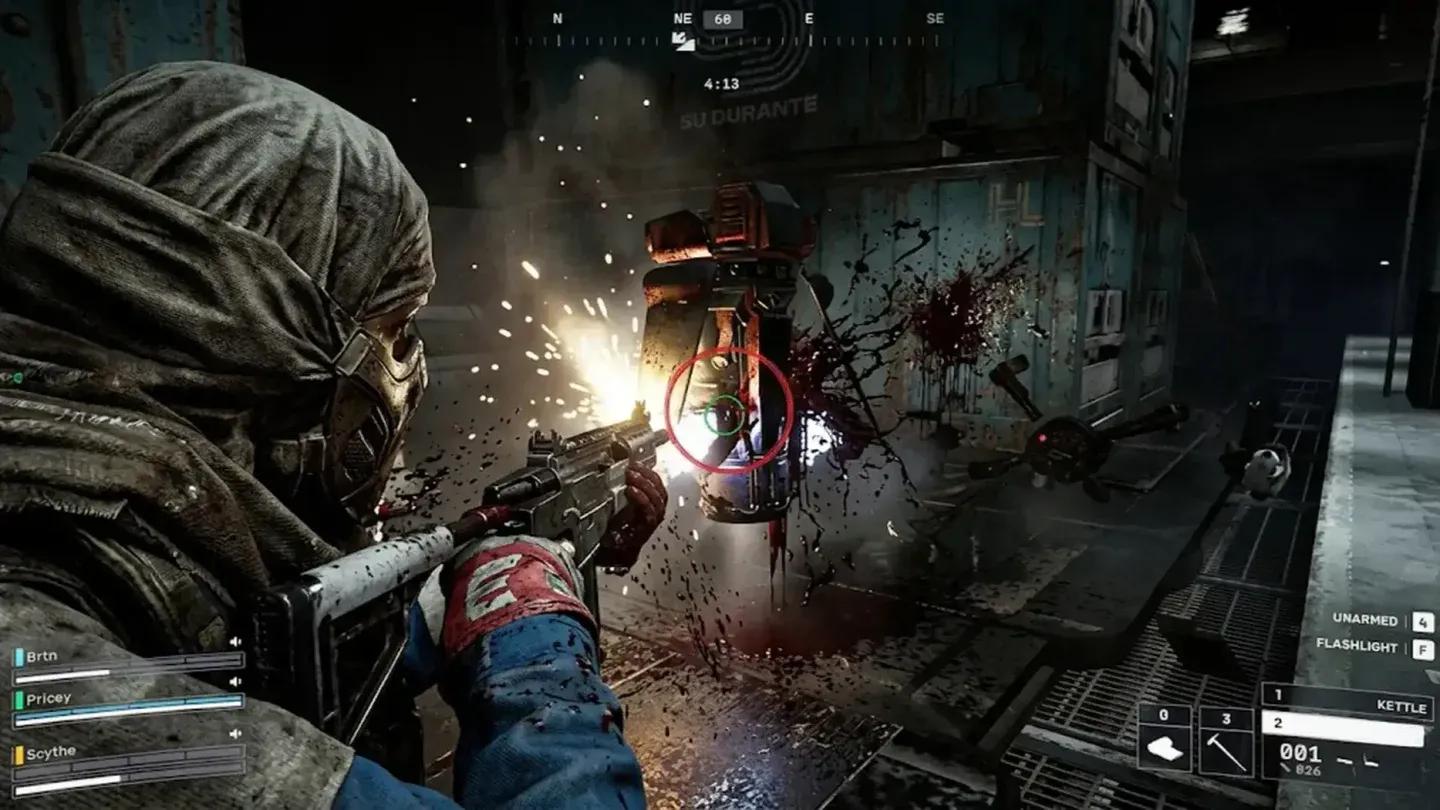The height and width of the screenshot is (810, 1440).
Task: Select teammate Scythe in squad list
Action: point(50,752)
